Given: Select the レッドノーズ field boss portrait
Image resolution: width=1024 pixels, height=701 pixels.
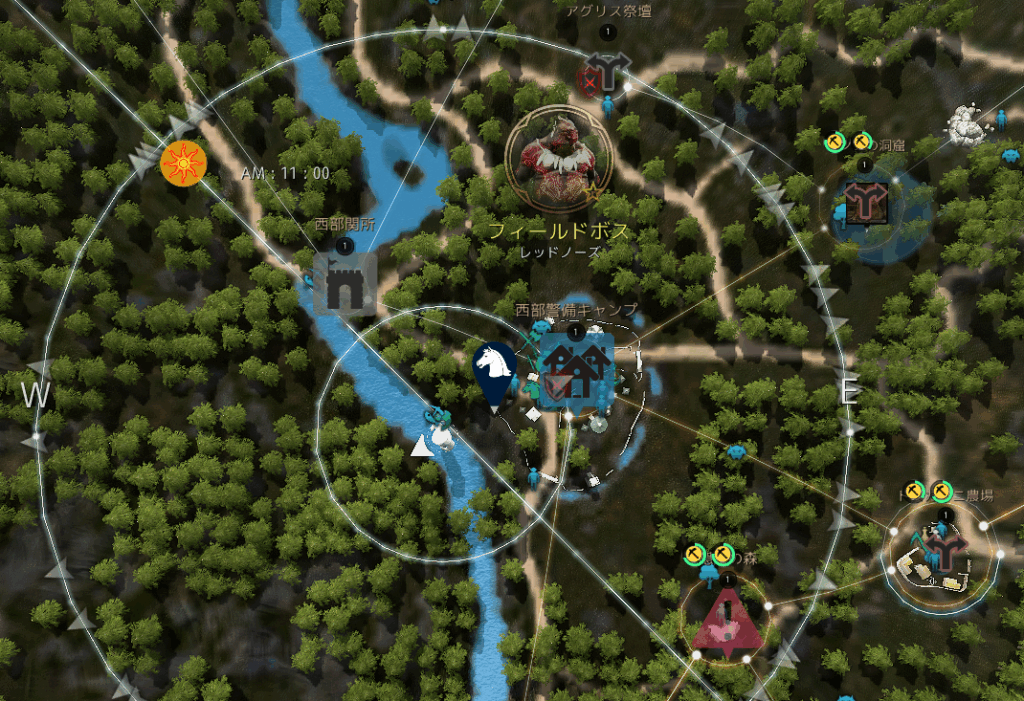Looking at the screenshot, I should click(558, 159).
